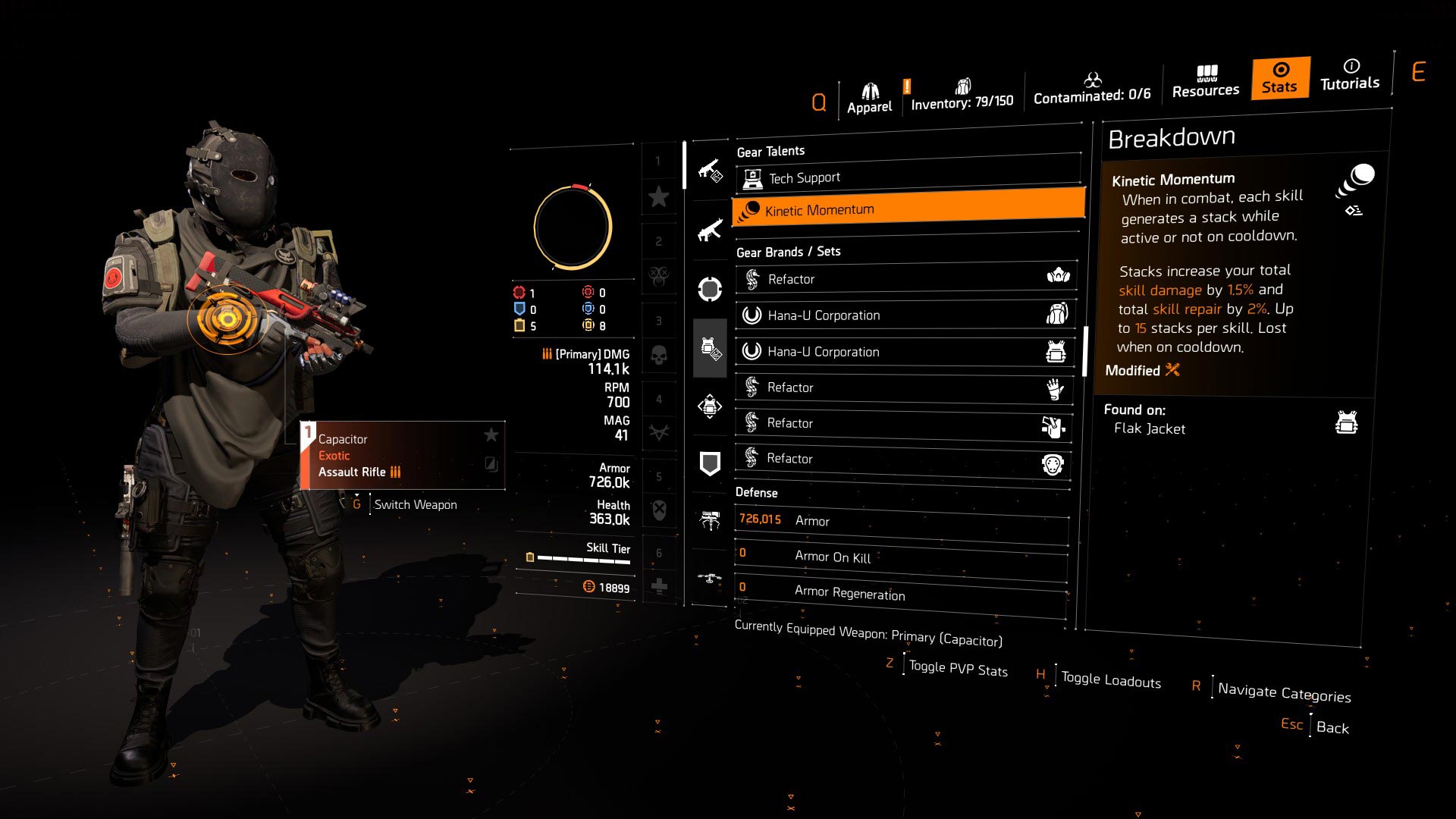The image size is (1456, 819).
Task: Expand the Gear Brands / Sets section
Action: click(x=789, y=251)
